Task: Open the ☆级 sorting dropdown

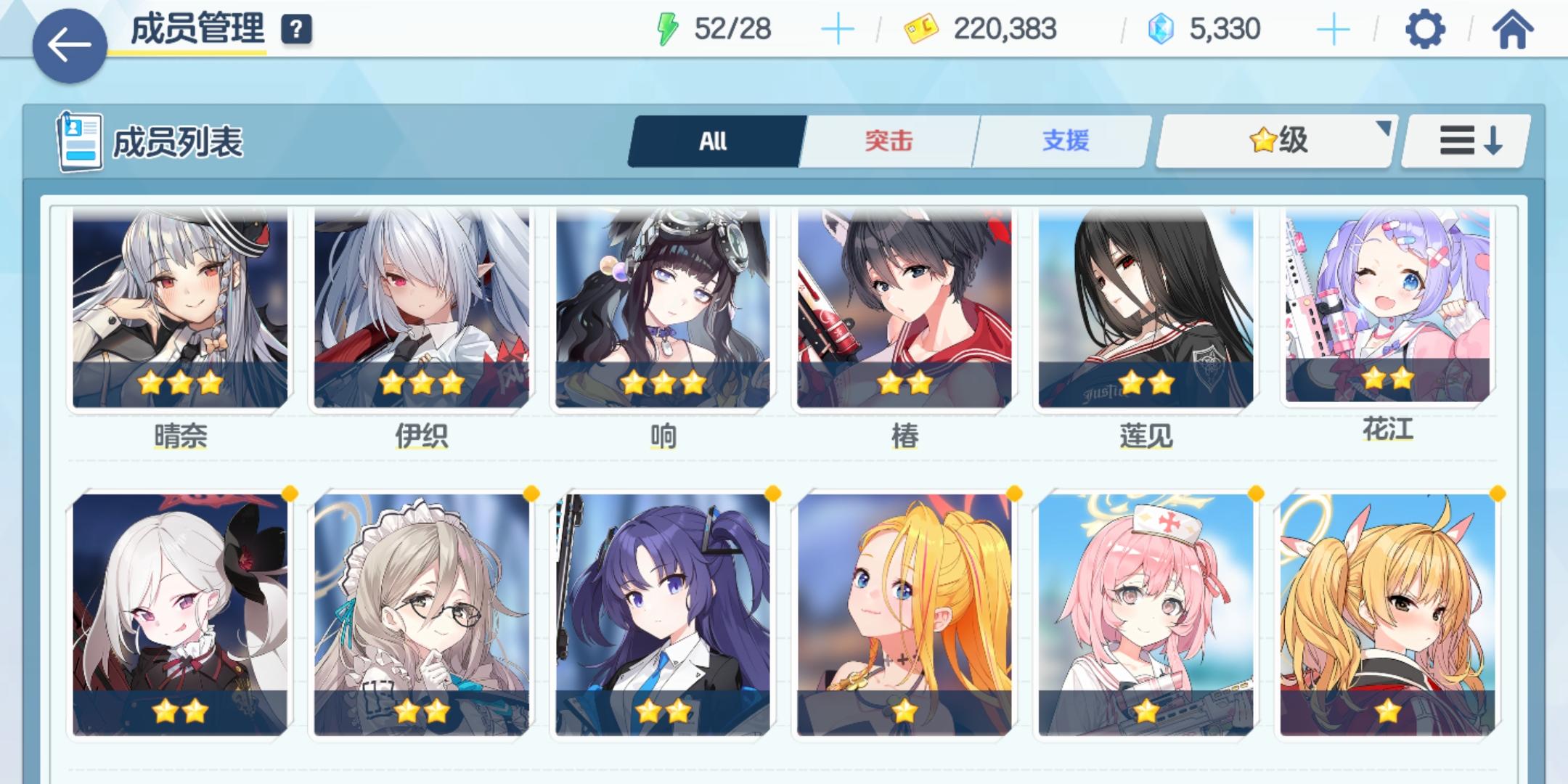Action: point(1278,140)
